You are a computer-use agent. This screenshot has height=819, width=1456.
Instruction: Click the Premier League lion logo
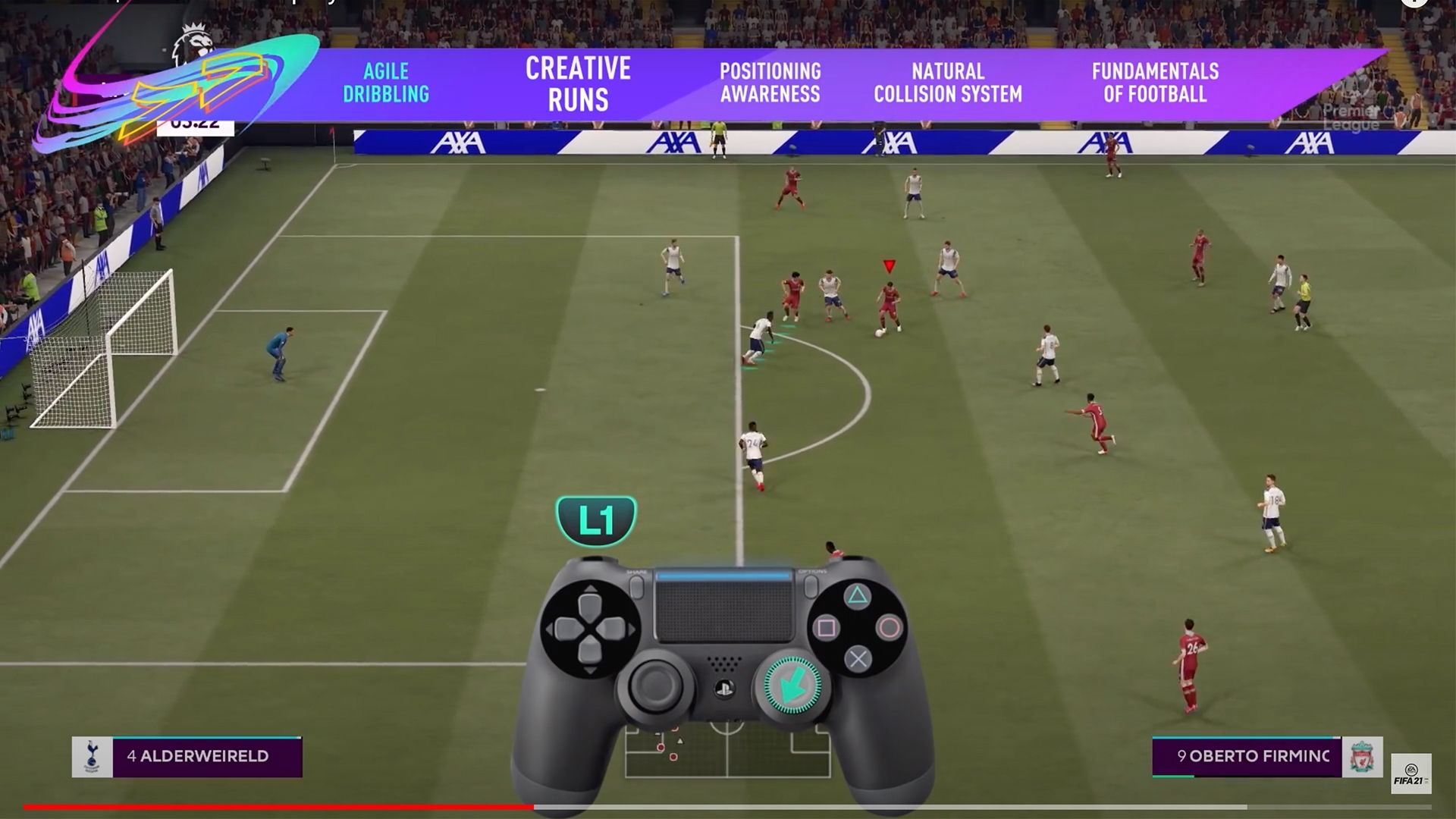[x=195, y=42]
